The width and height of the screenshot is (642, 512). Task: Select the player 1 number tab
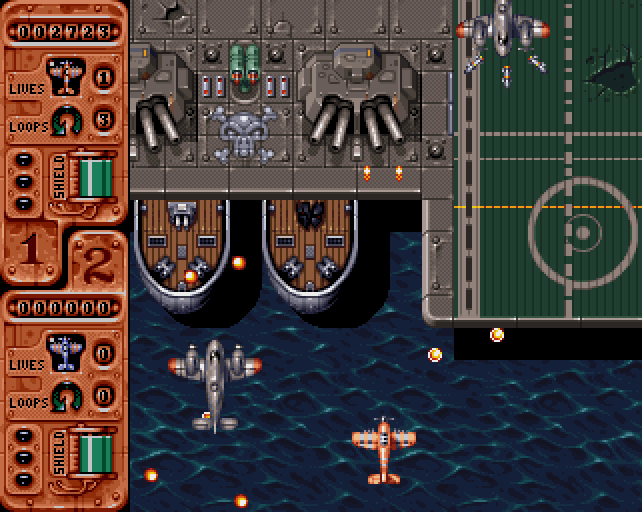pos(31,249)
